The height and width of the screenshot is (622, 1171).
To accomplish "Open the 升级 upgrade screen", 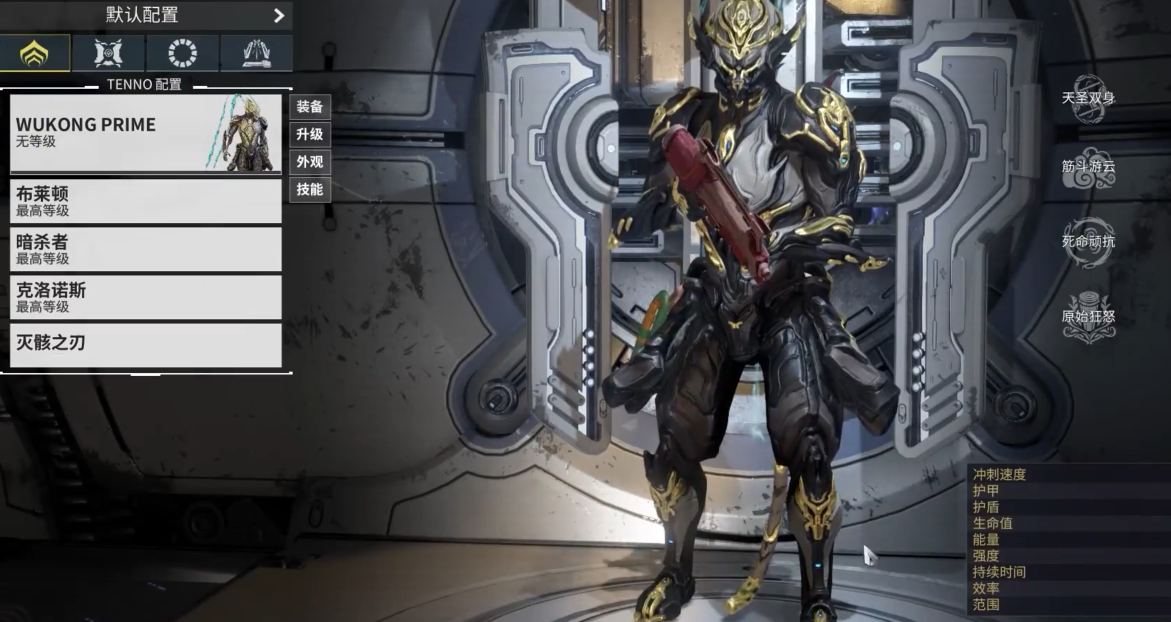I will (x=310, y=134).
